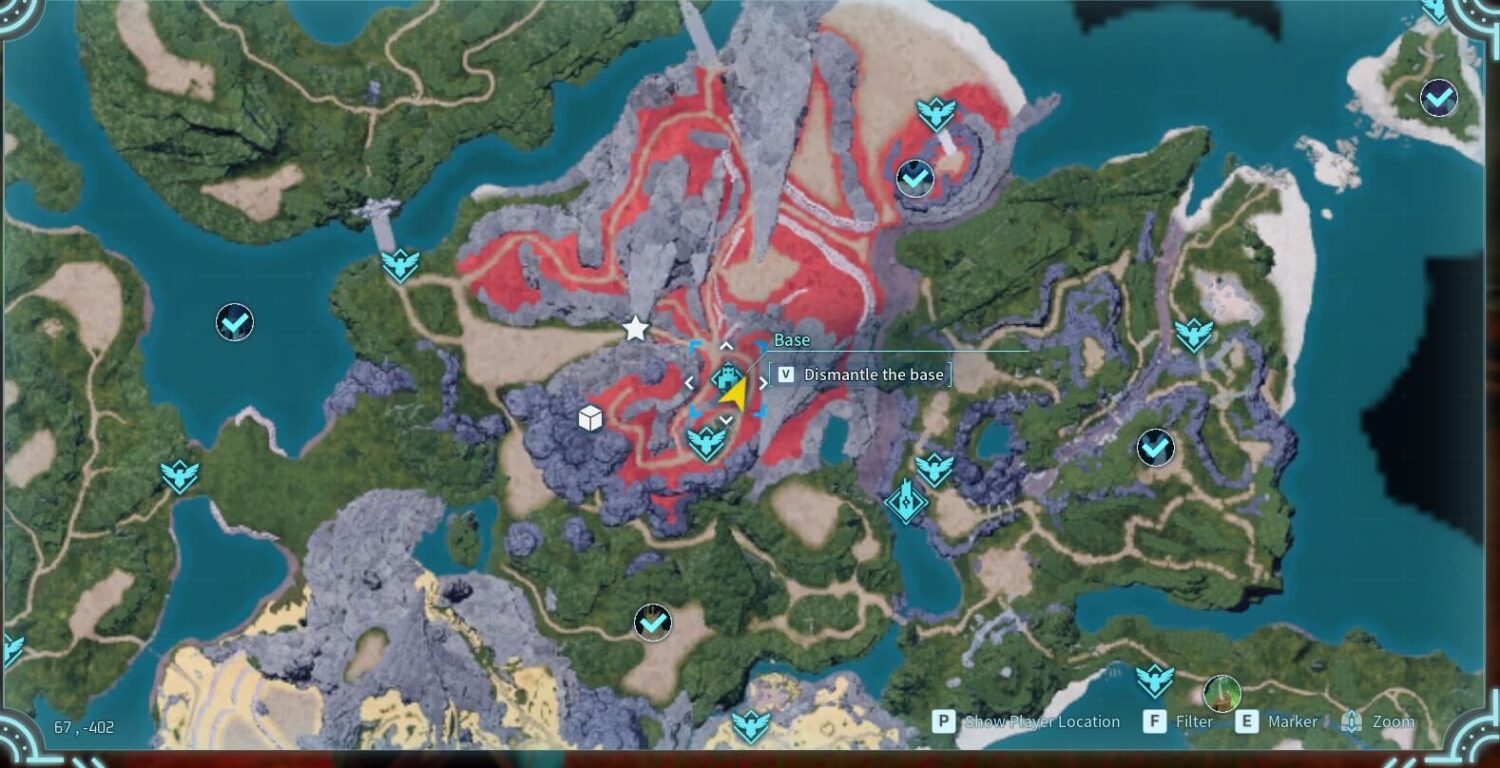
Task: Click the cube marker icon southwest of the base
Action: (x=590, y=420)
